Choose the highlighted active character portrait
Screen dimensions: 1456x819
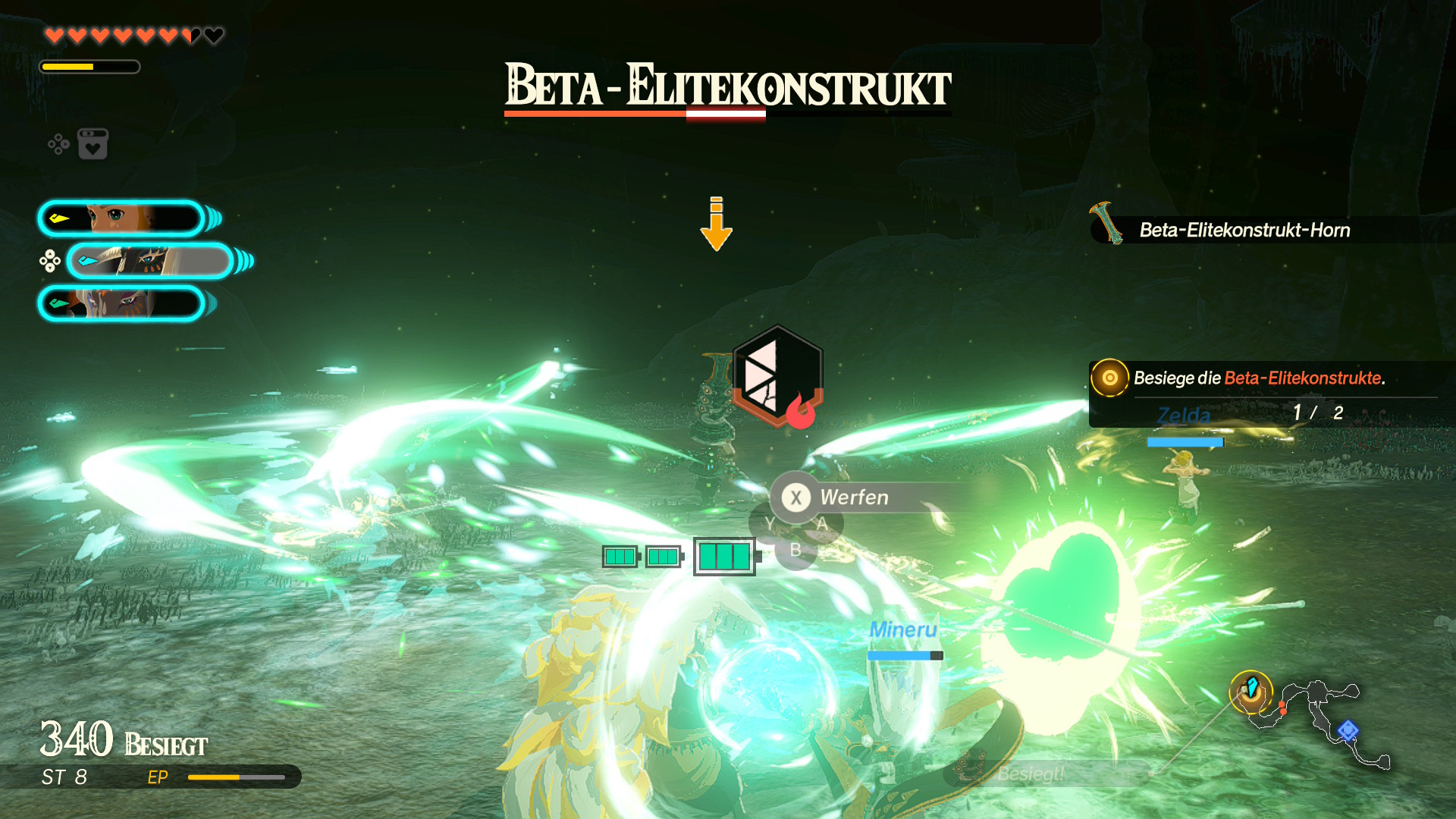click(150, 261)
